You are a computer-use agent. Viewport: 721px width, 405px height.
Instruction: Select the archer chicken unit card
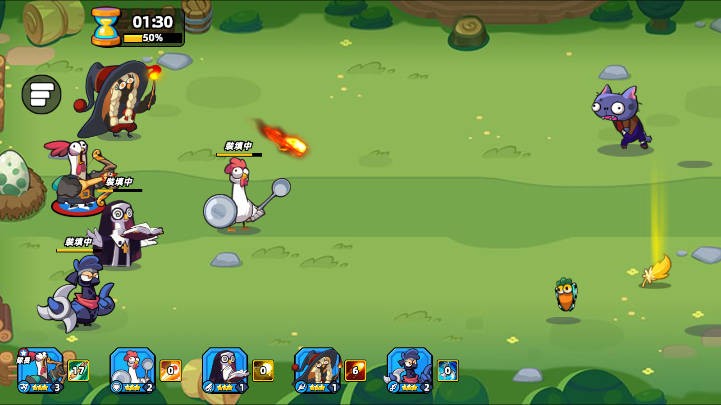(x=40, y=370)
